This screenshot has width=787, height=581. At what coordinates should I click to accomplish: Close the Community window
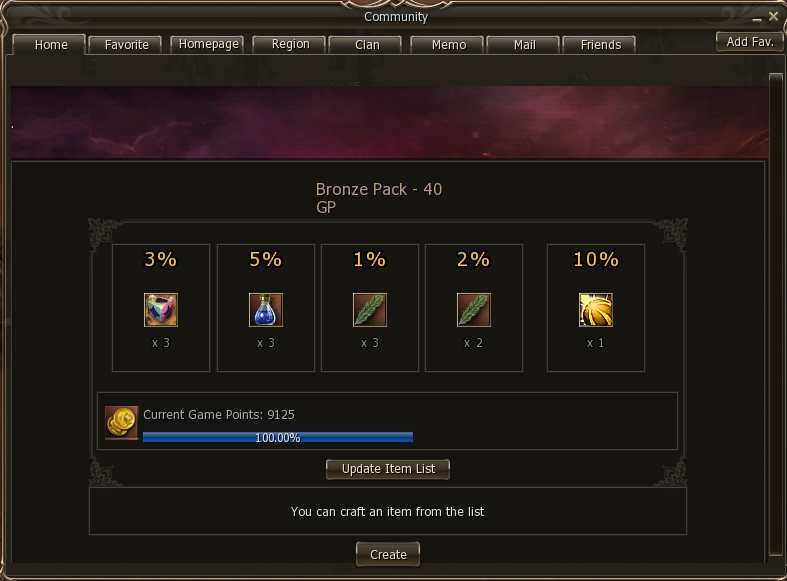[x=773, y=16]
